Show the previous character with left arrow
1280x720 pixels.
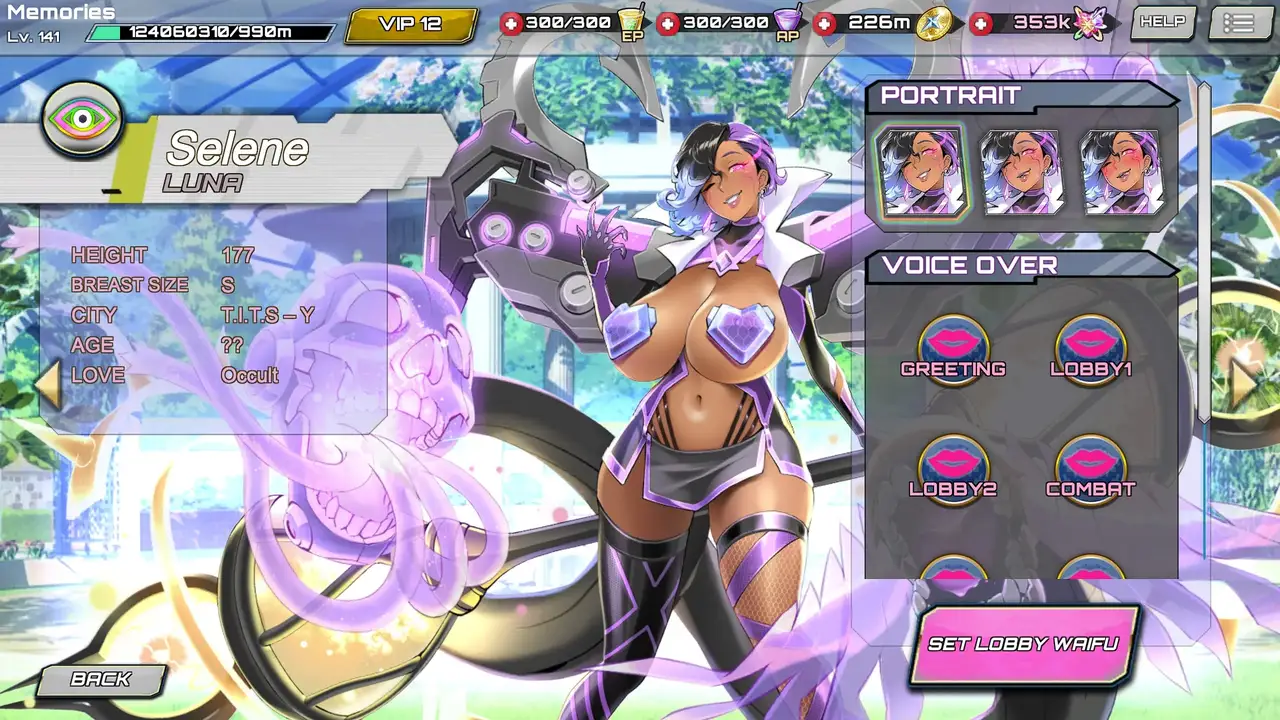(49, 384)
